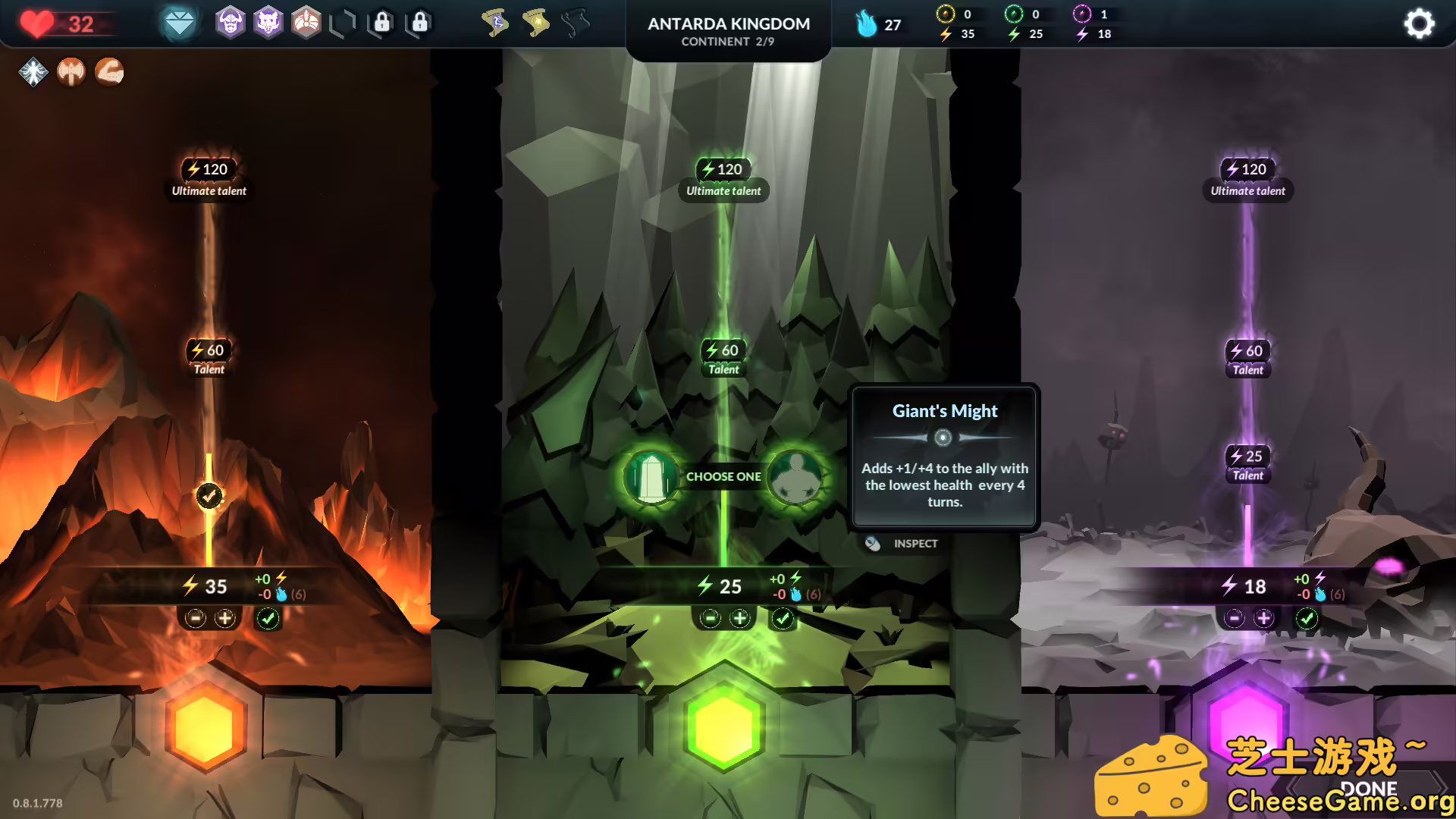Image resolution: width=1456 pixels, height=819 pixels.
Task: Choose the green crystal talent
Action: coord(651,476)
